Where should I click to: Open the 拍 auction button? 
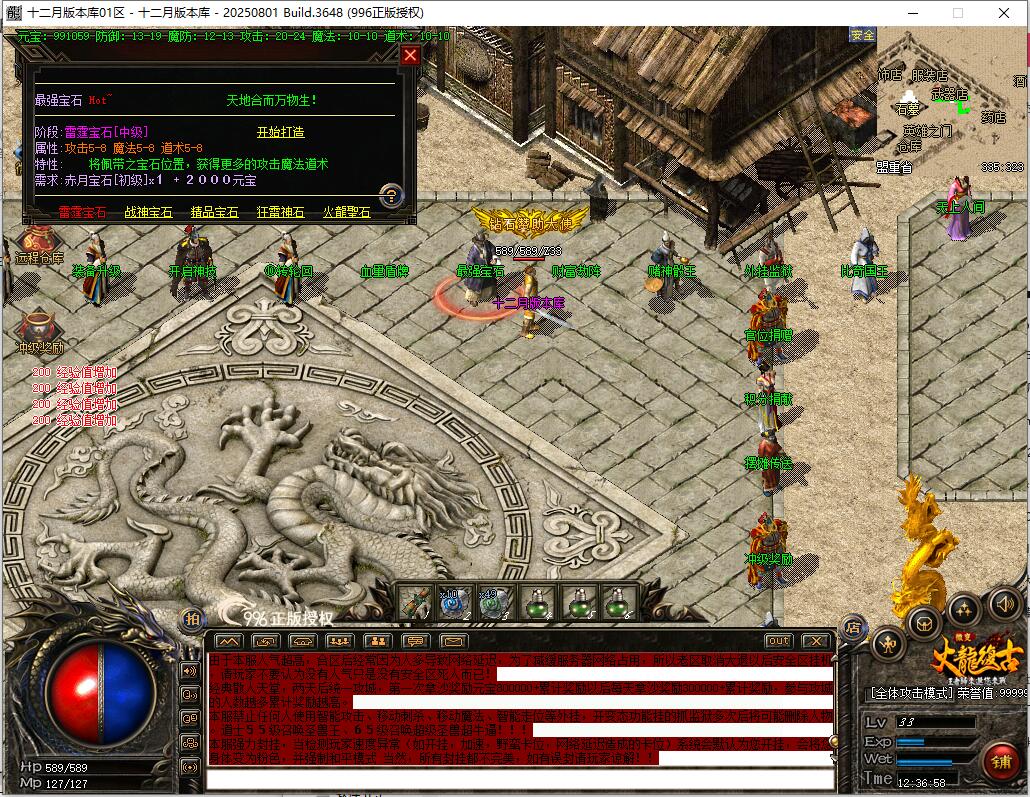coord(192,619)
